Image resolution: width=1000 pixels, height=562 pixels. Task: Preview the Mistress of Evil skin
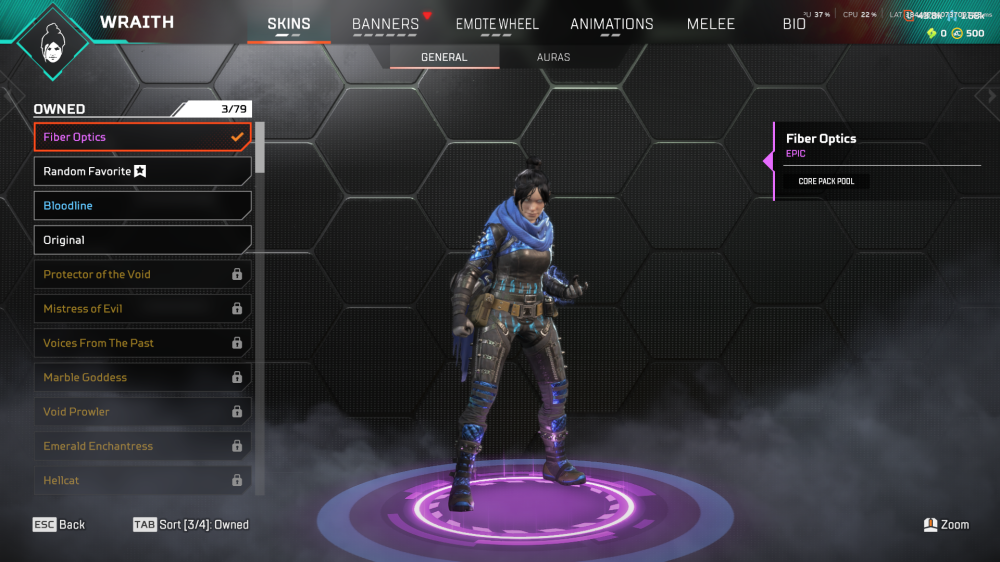coord(142,309)
